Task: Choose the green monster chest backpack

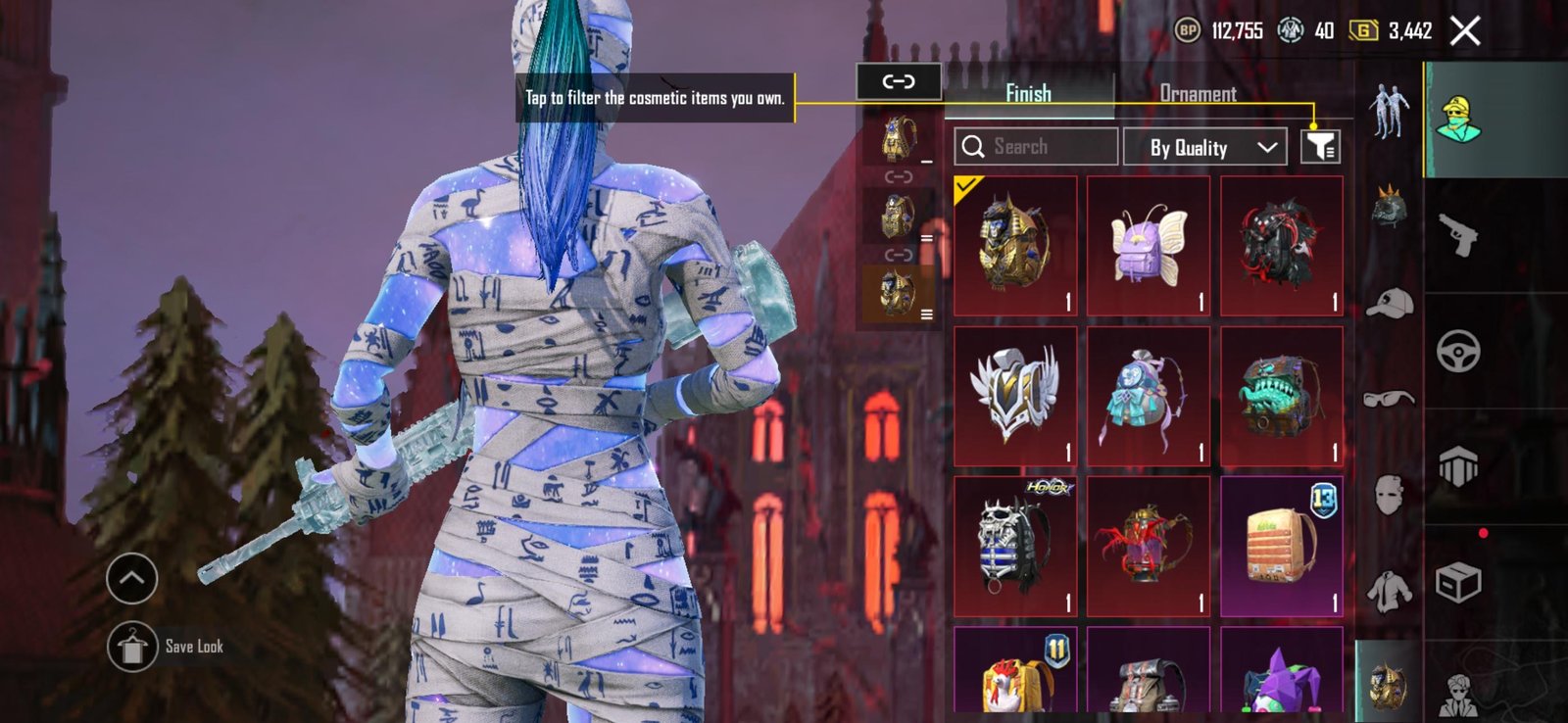Action: coord(1281,396)
